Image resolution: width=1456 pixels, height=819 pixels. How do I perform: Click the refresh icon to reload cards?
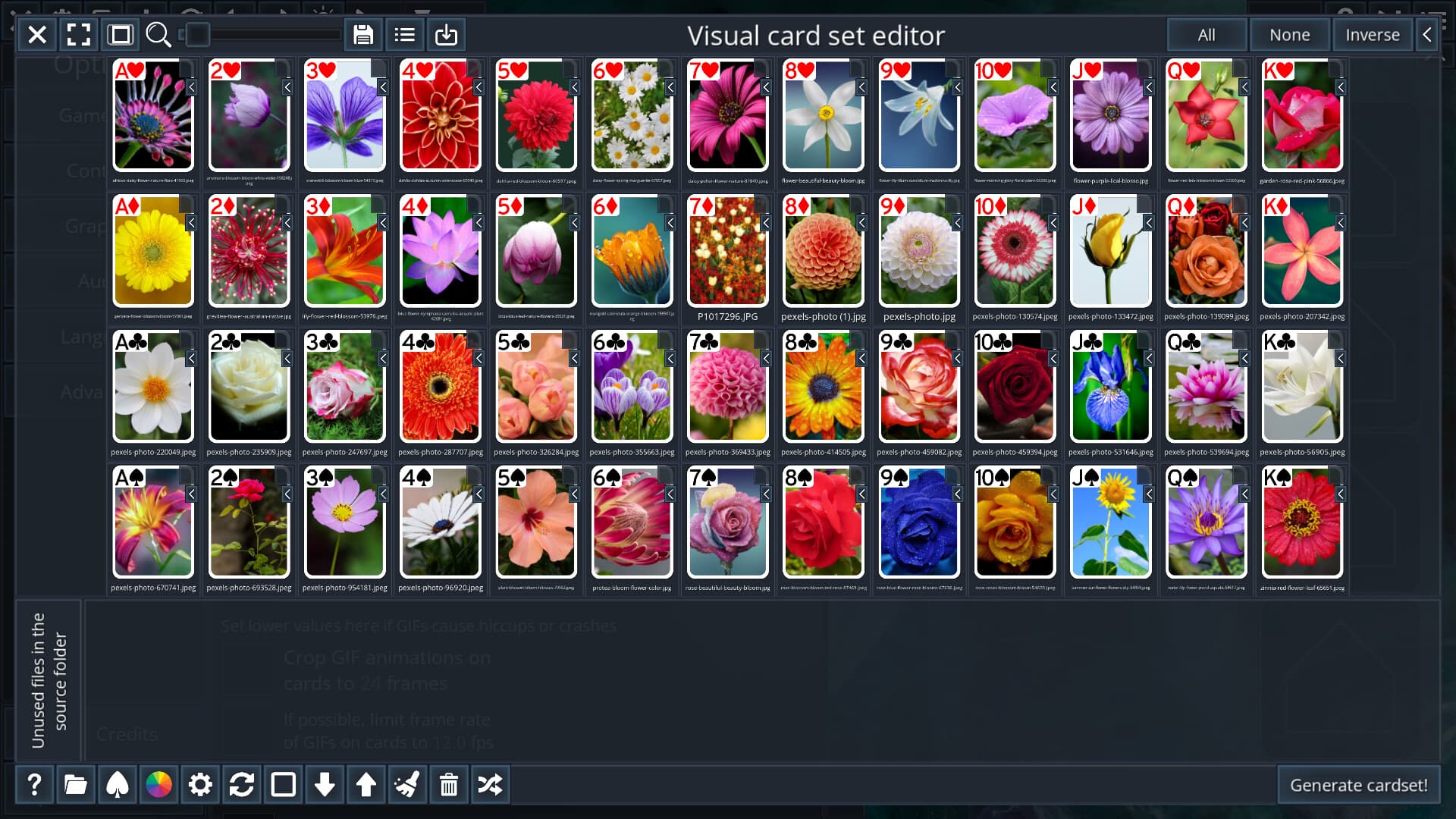pyautogui.click(x=241, y=785)
